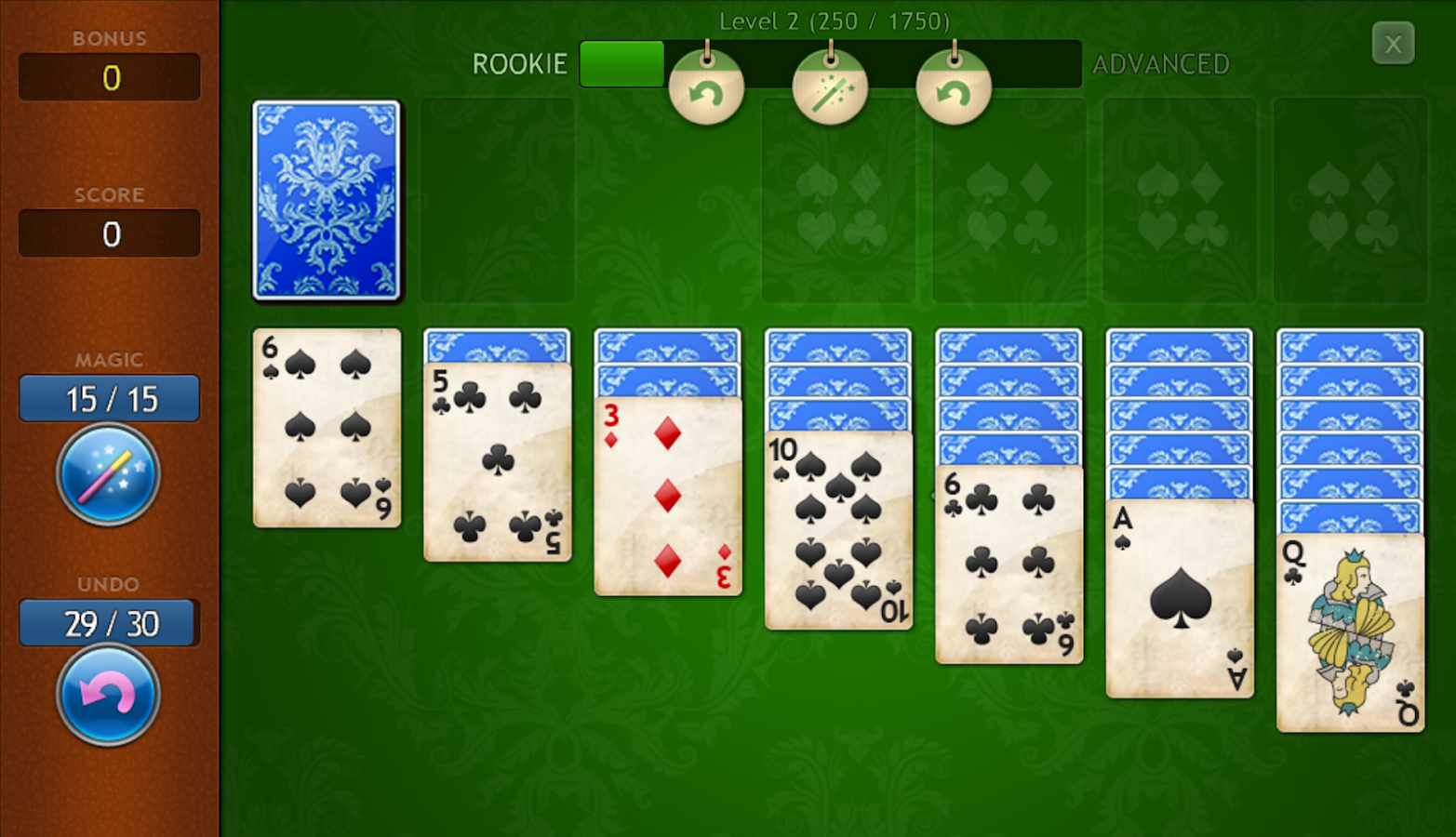Click the magic wand reward medallion

830,89
